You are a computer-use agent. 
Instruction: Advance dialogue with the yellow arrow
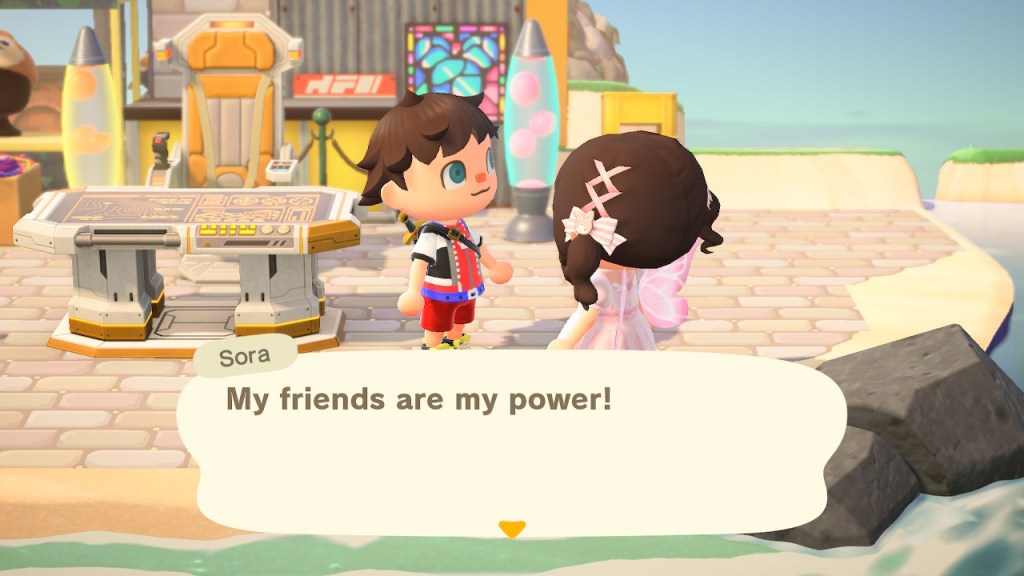click(x=512, y=529)
